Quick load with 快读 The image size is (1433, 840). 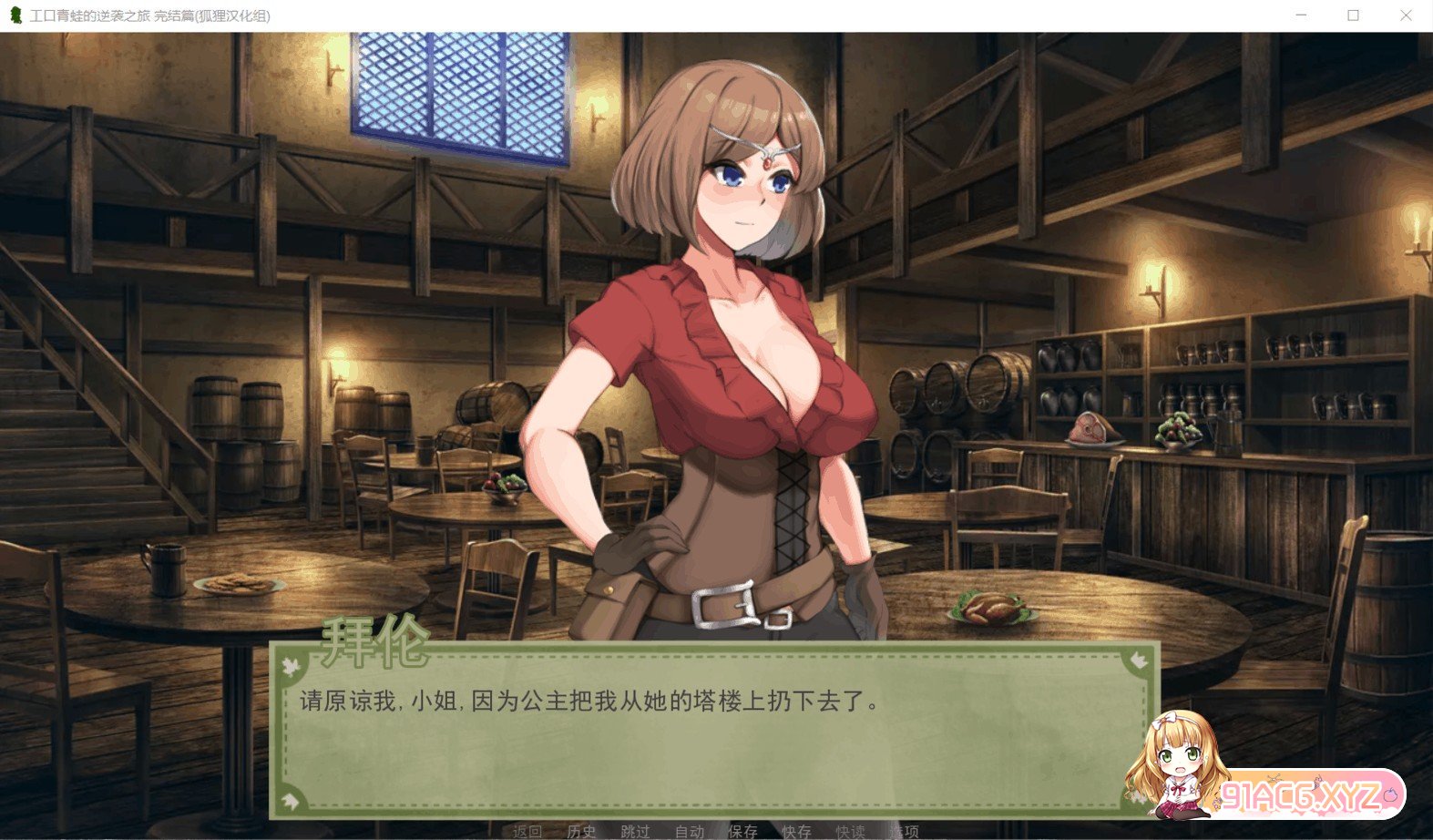[x=850, y=831]
